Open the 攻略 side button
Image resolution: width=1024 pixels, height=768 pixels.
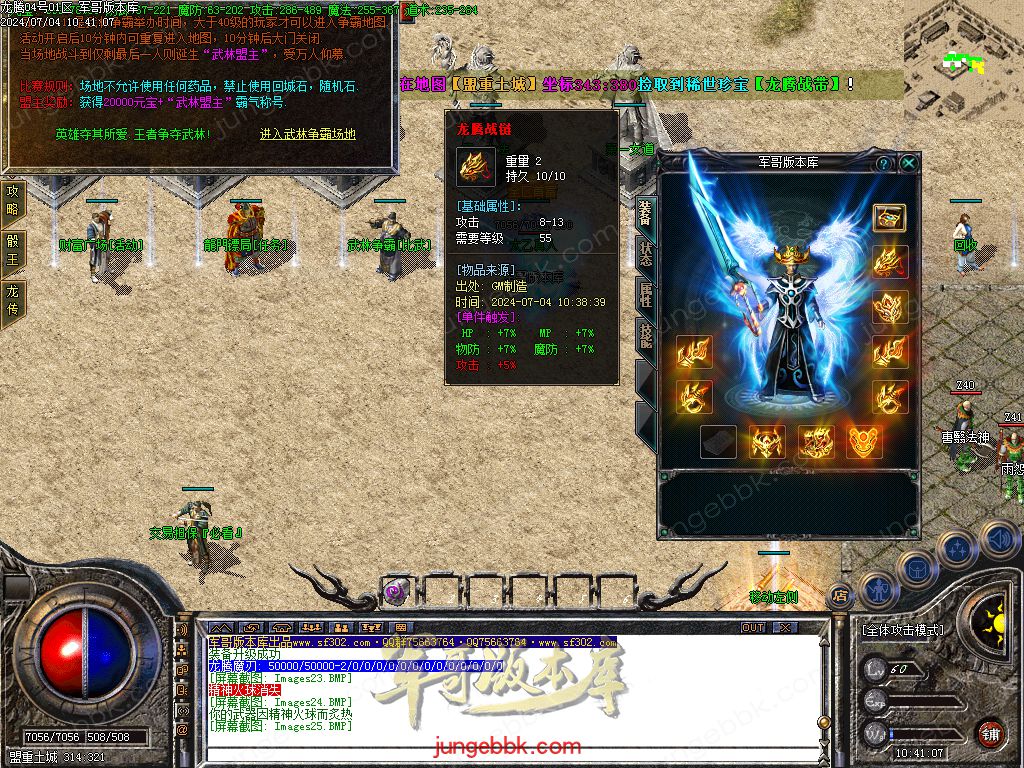tap(13, 200)
